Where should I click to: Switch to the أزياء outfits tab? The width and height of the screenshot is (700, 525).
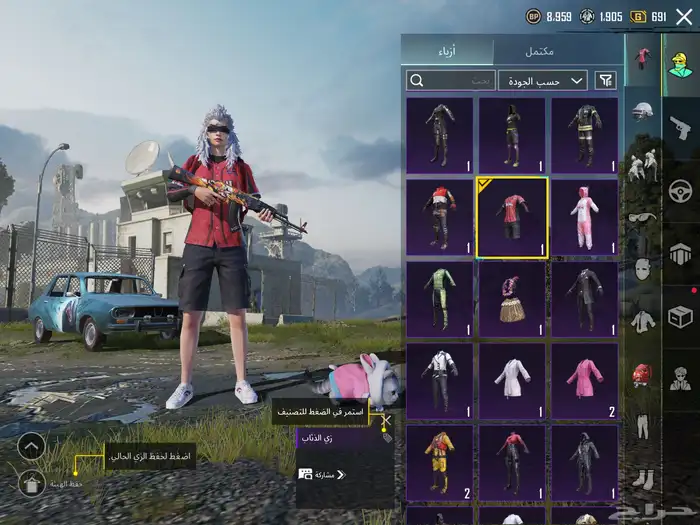pyautogui.click(x=447, y=51)
